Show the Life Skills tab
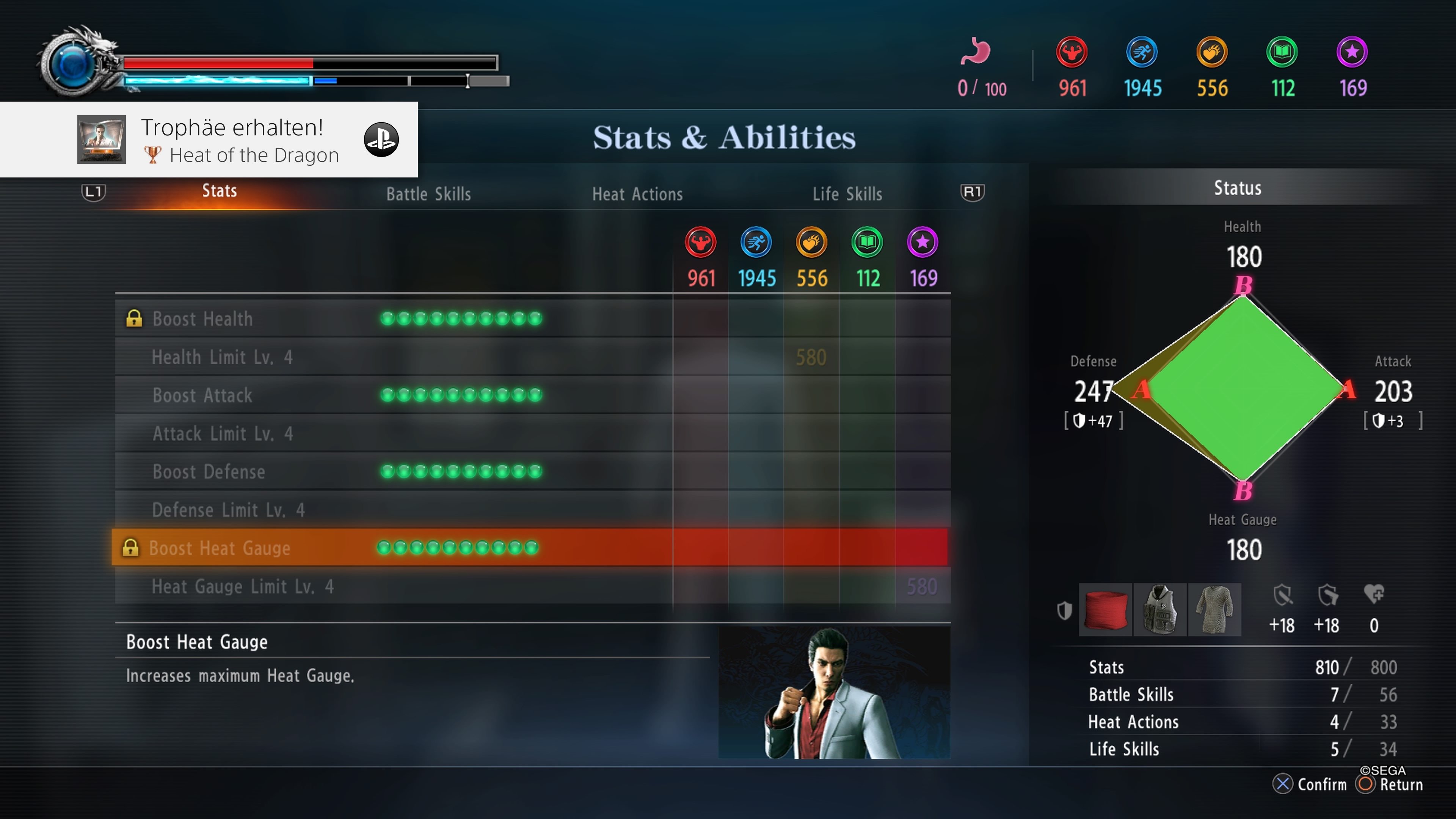Viewport: 1456px width, 819px height. 847,194
